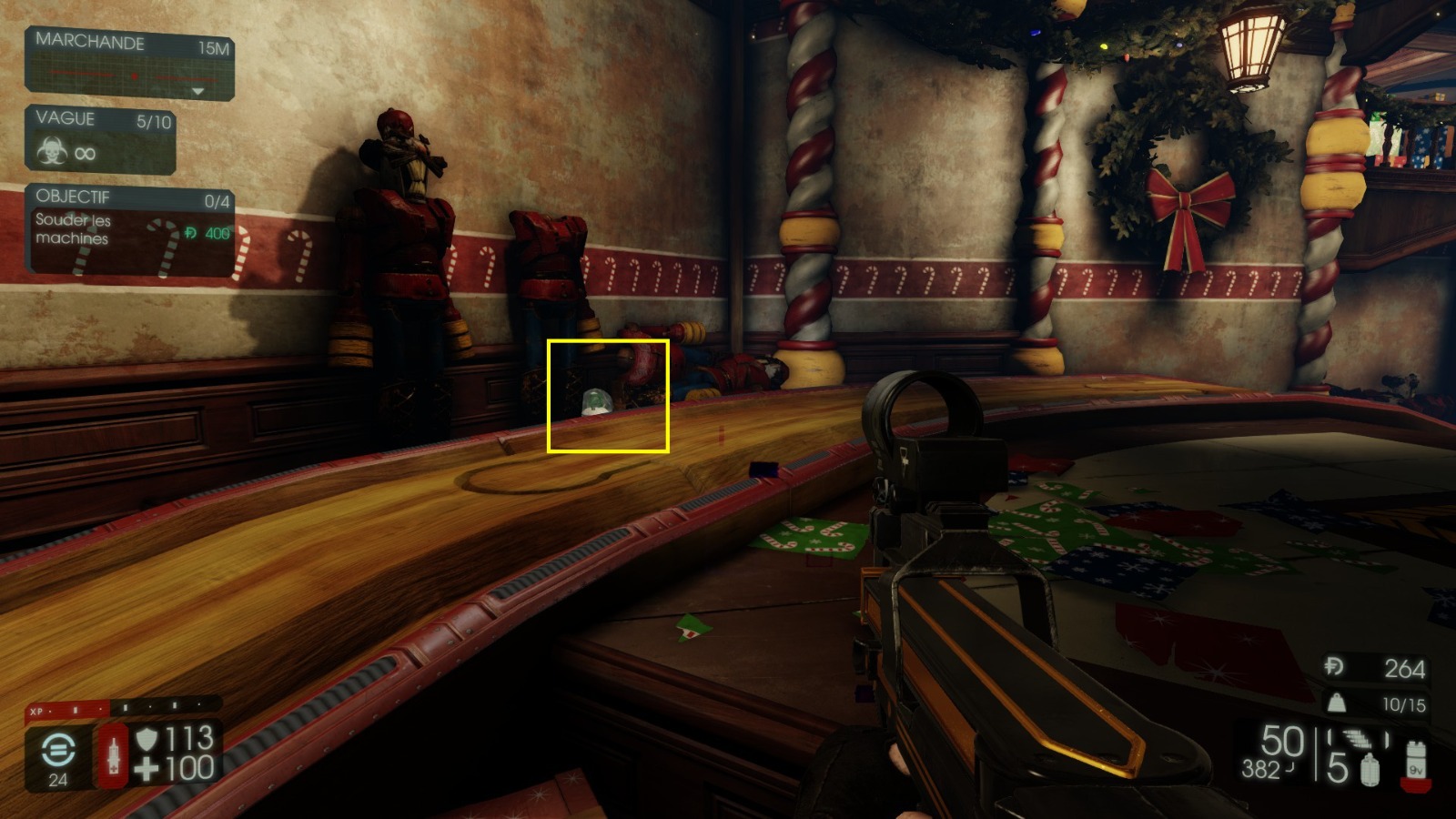
Task: Expand the MARCHANDE panel via its down arrow
Action: pyautogui.click(x=198, y=89)
